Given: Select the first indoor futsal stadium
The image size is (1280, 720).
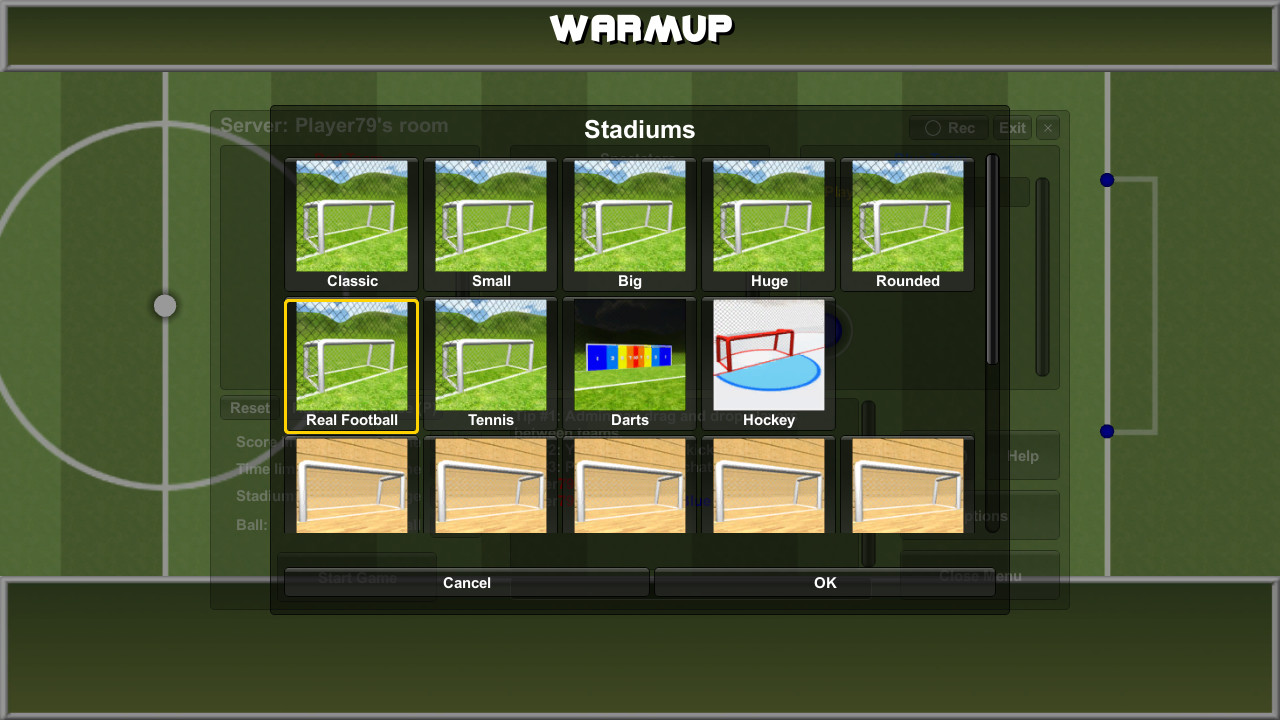Looking at the screenshot, I should click(x=351, y=485).
